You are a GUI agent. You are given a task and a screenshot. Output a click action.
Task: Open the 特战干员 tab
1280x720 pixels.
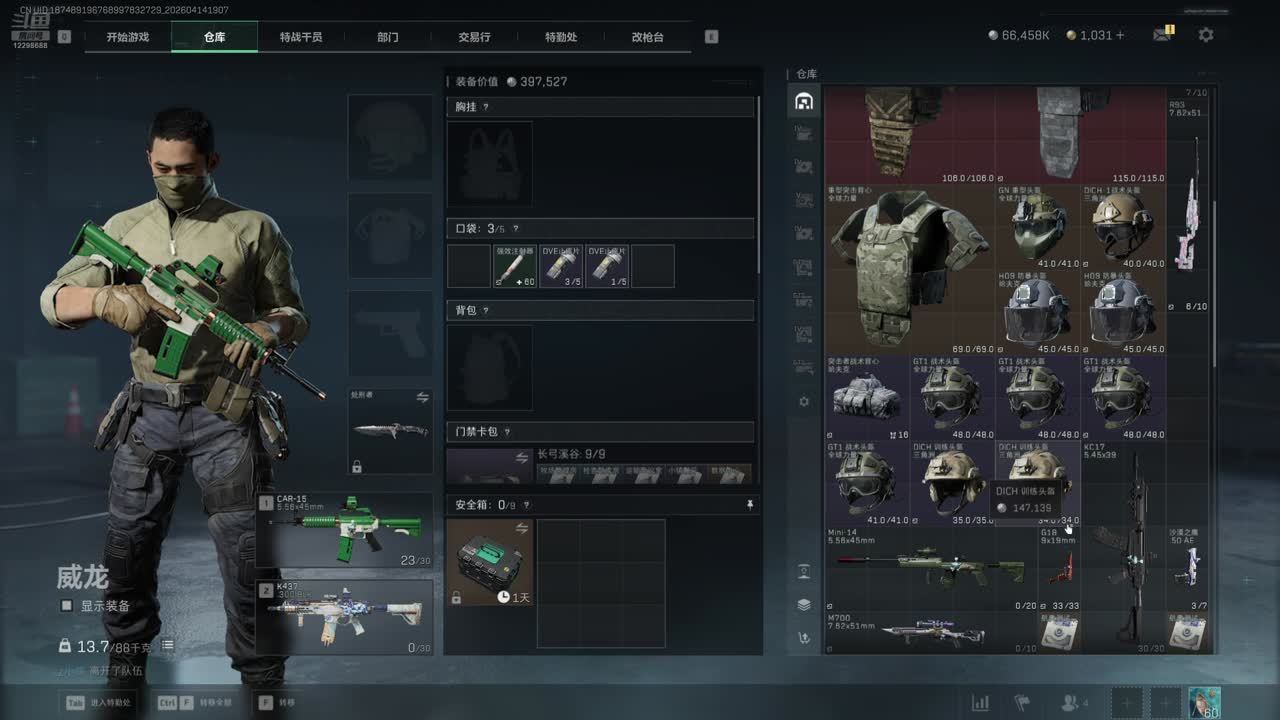point(301,37)
